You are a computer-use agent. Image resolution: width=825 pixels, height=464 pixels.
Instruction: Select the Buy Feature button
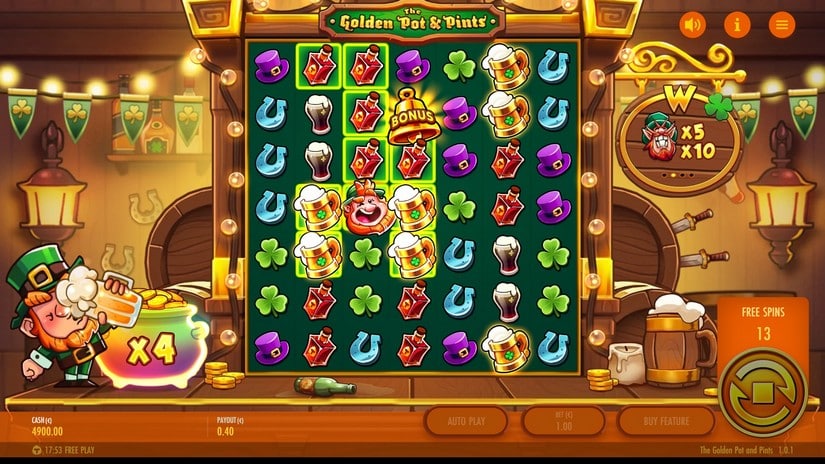tap(665, 420)
